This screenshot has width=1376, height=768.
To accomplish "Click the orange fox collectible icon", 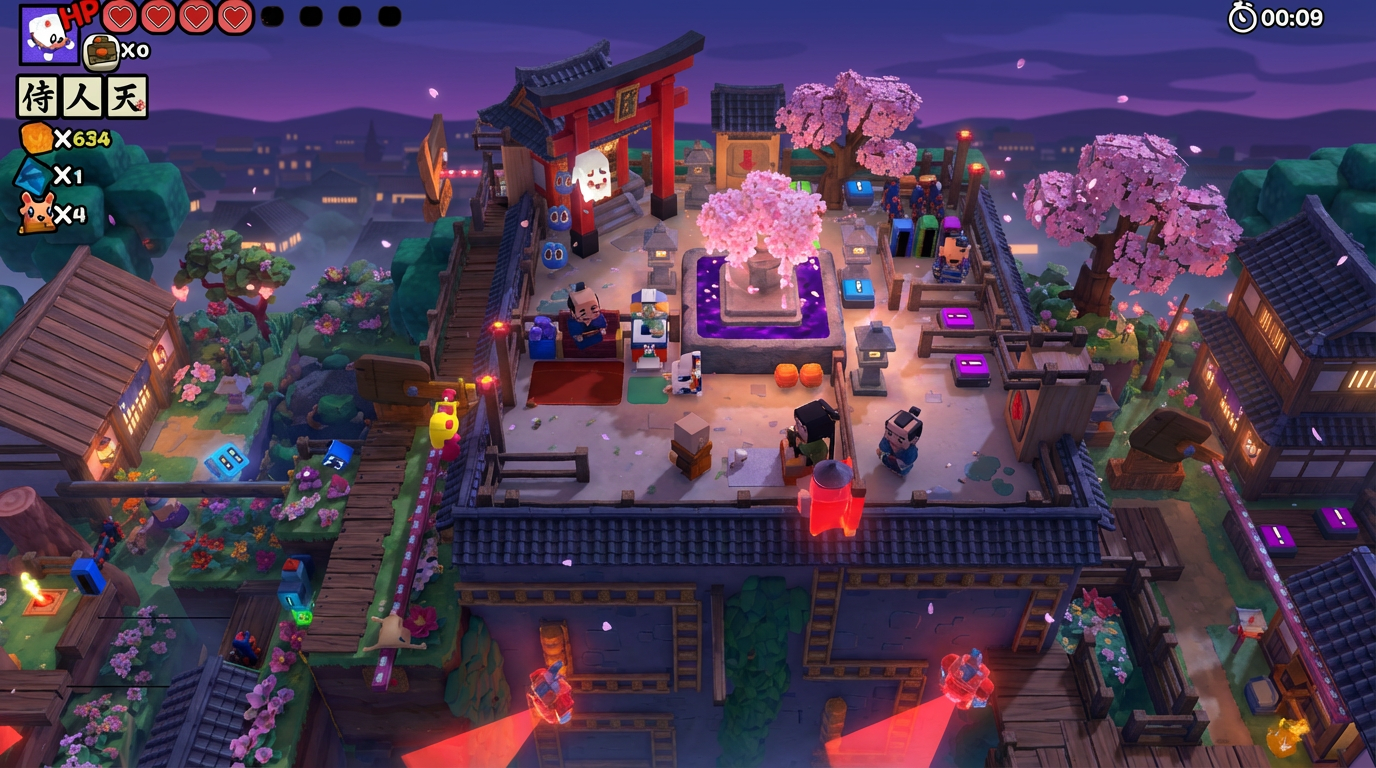I will pyautogui.click(x=36, y=213).
